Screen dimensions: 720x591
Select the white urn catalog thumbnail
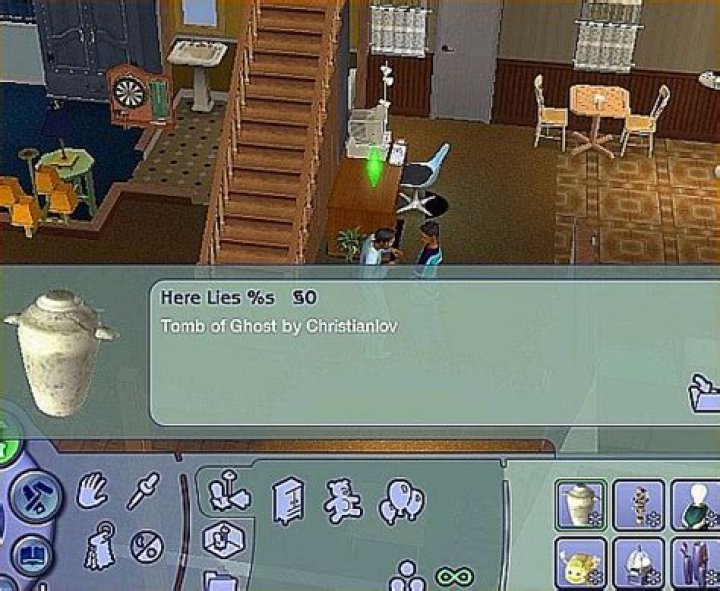pos(581,505)
